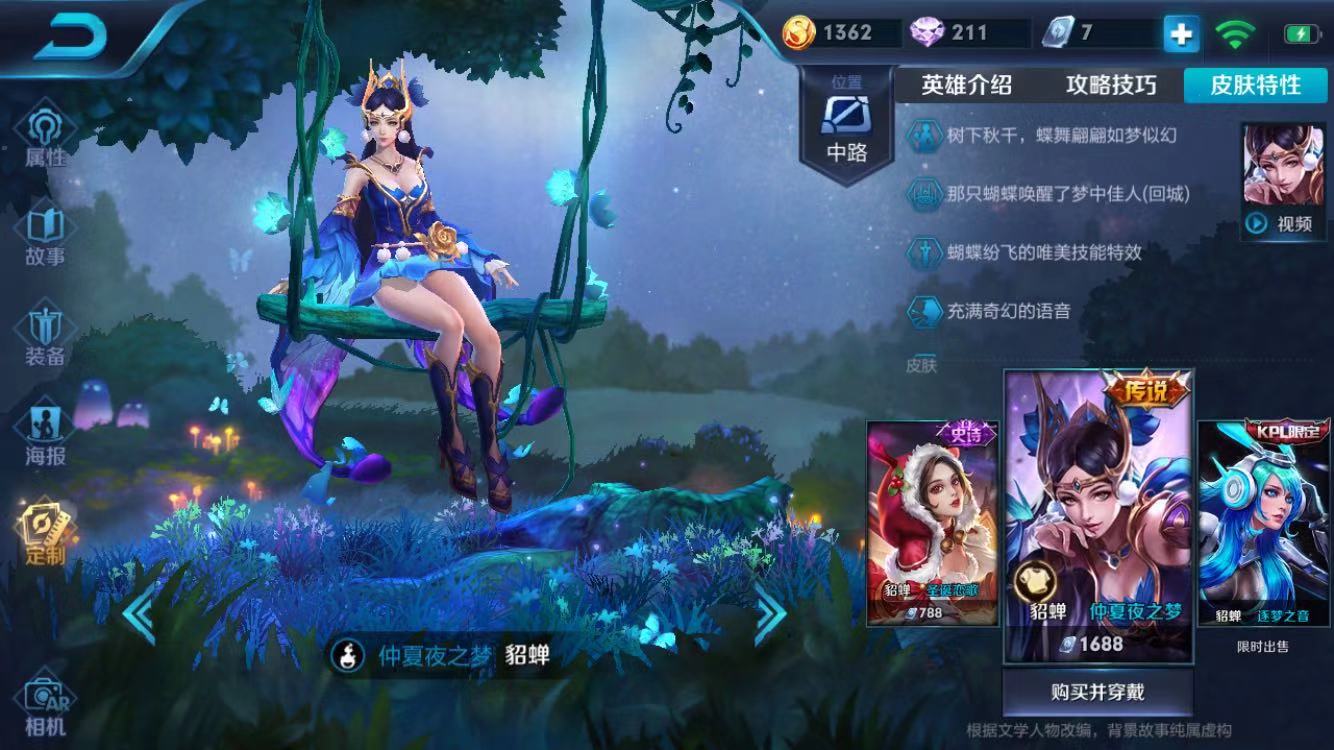This screenshot has height=750, width=1334.
Task: Select the 逐梦之音 KPL skin card
Action: point(1262,520)
